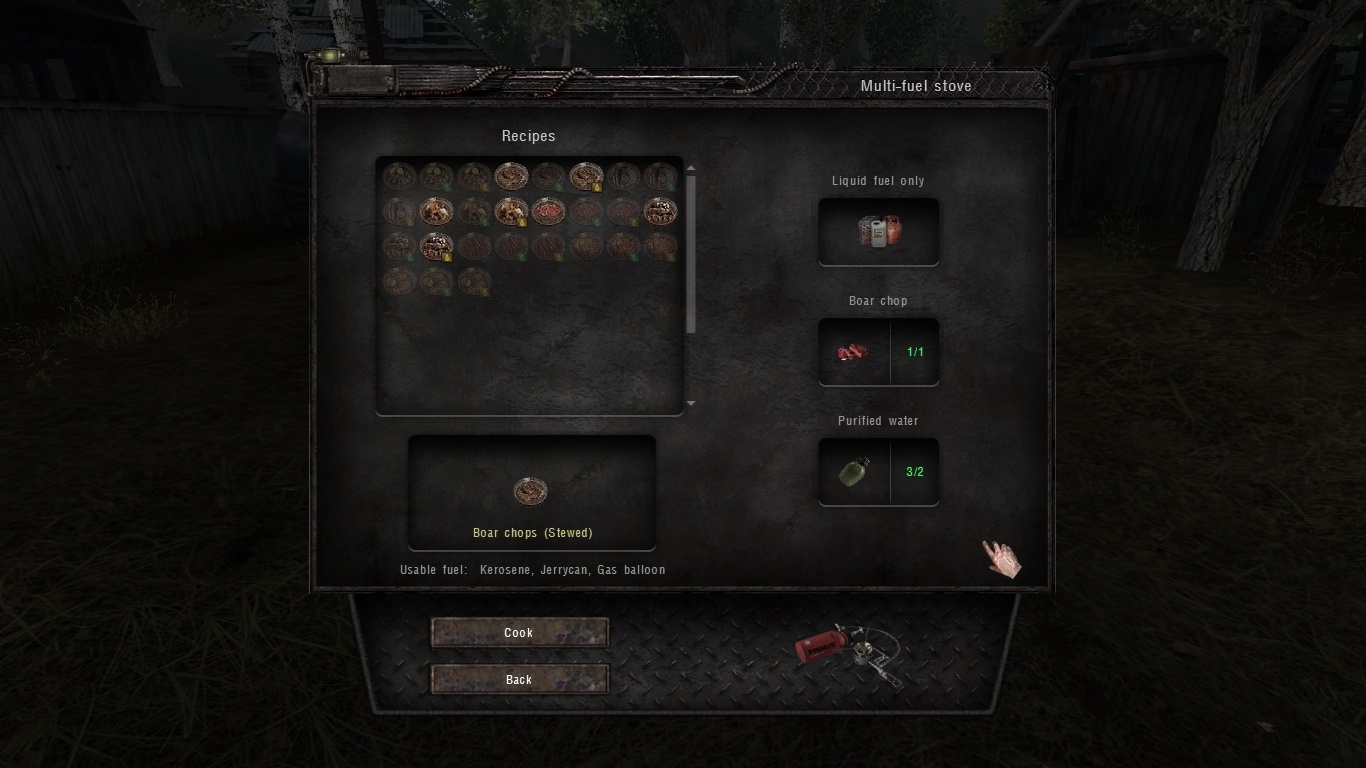The height and width of the screenshot is (768, 1366).
Task: Choose the Boar chop ingredient slot
Action: [854, 352]
